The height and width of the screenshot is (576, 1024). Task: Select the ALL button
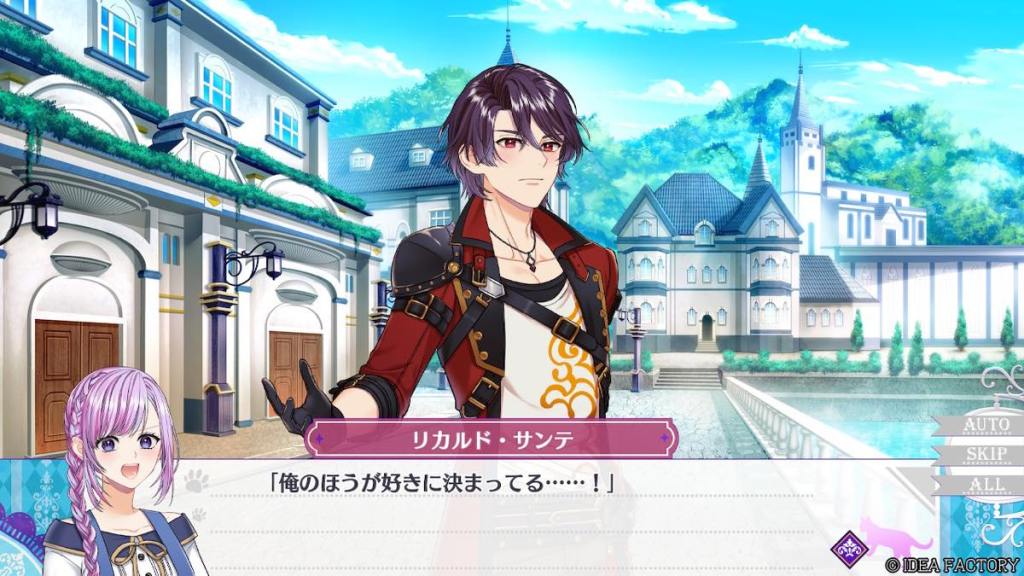tap(984, 485)
